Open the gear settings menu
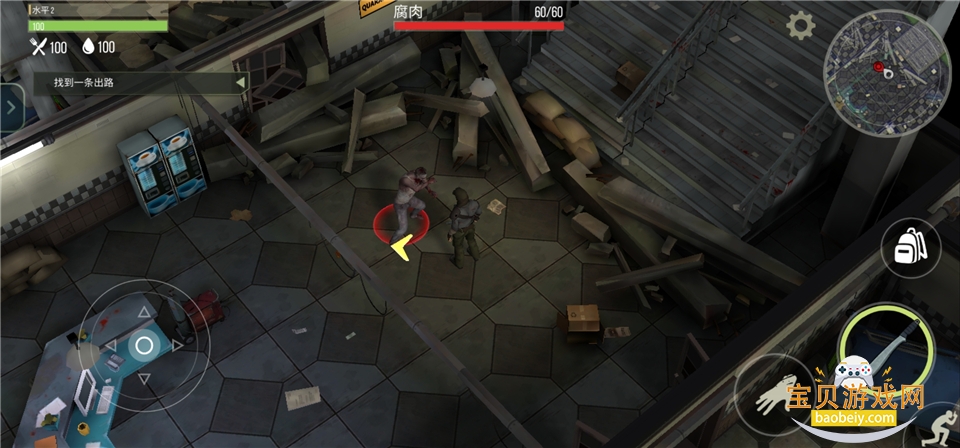Image resolution: width=960 pixels, height=448 pixels. pyautogui.click(x=800, y=26)
